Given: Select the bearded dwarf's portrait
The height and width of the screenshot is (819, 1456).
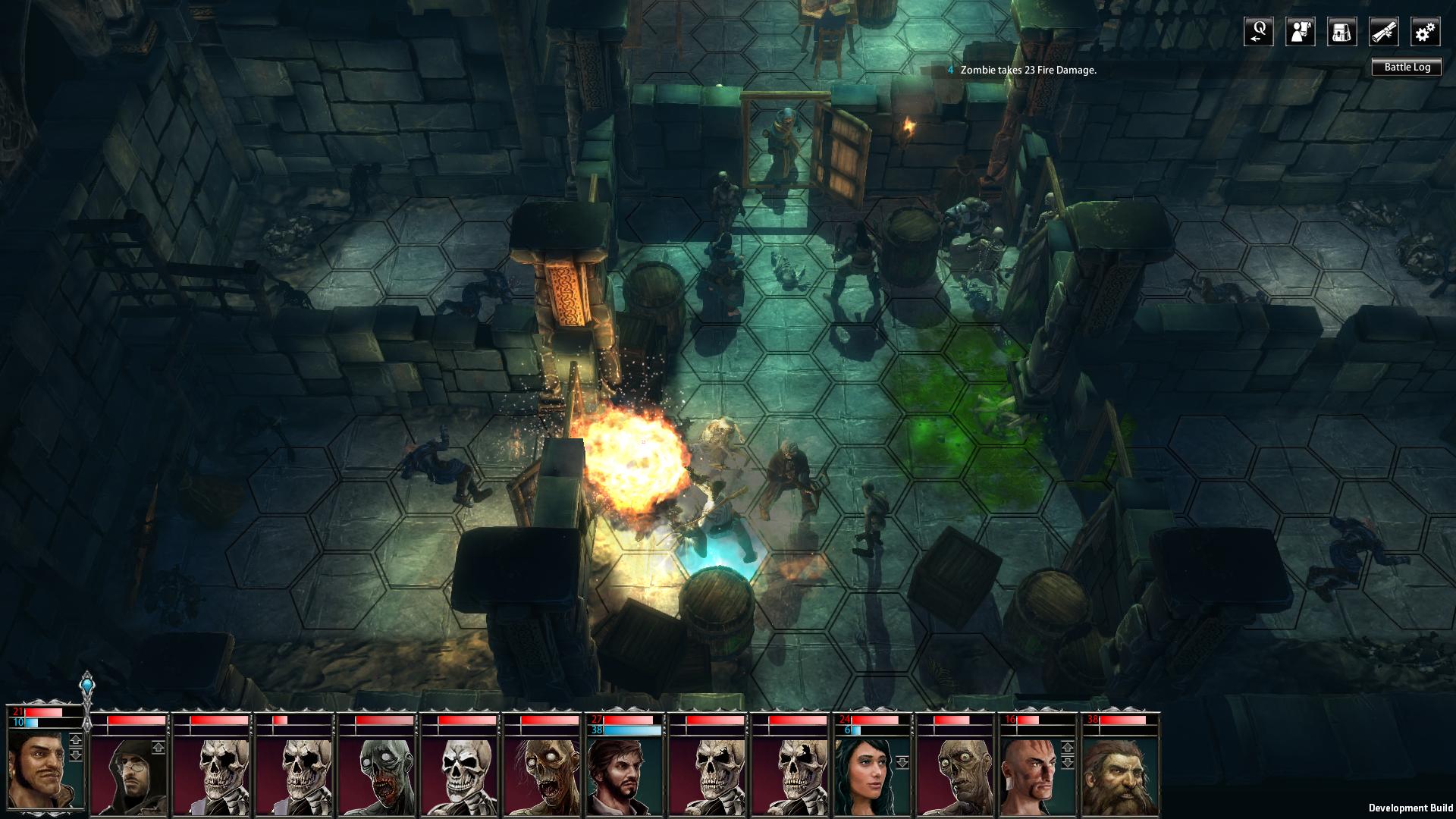Looking at the screenshot, I should coord(1120,775).
